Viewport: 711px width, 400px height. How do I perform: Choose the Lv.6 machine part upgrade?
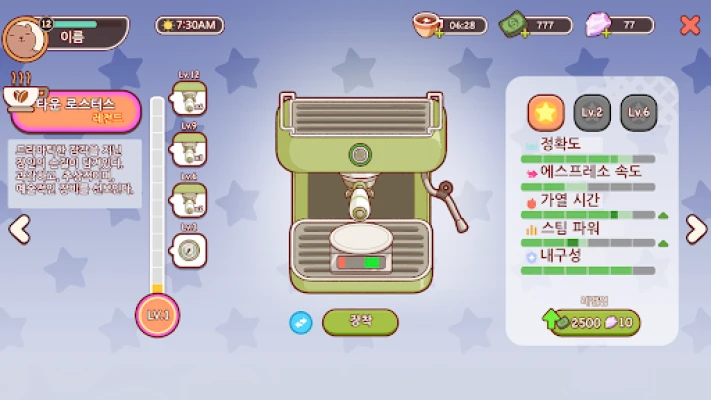(x=189, y=200)
